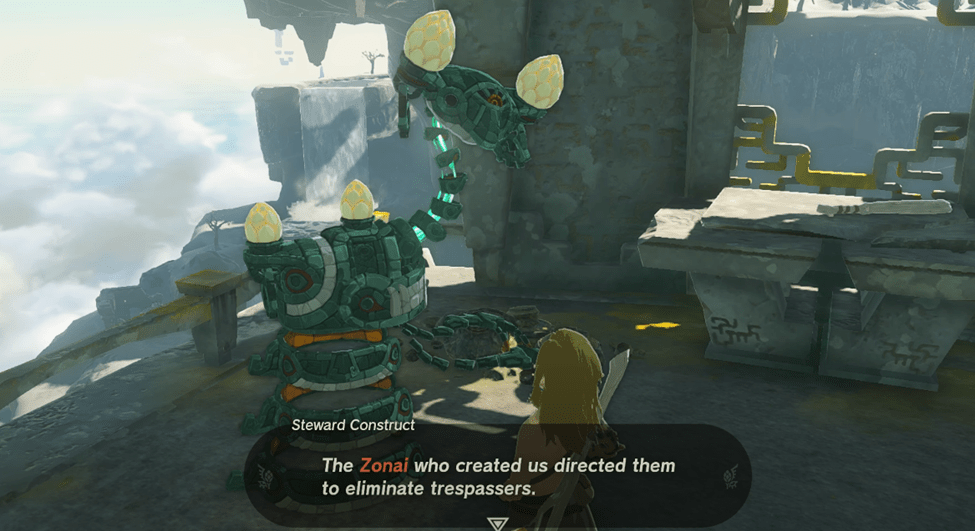
Task: Advance dialogue using the continue arrow
Action: click(x=496, y=523)
